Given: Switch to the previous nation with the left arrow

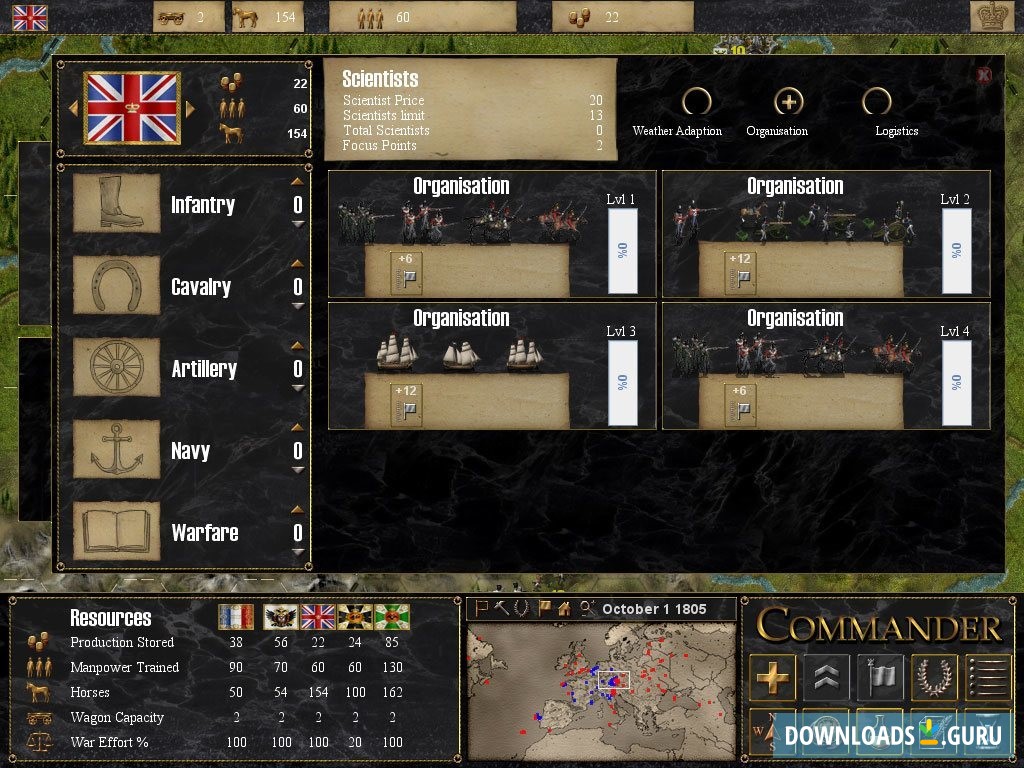Looking at the screenshot, I should (x=73, y=108).
